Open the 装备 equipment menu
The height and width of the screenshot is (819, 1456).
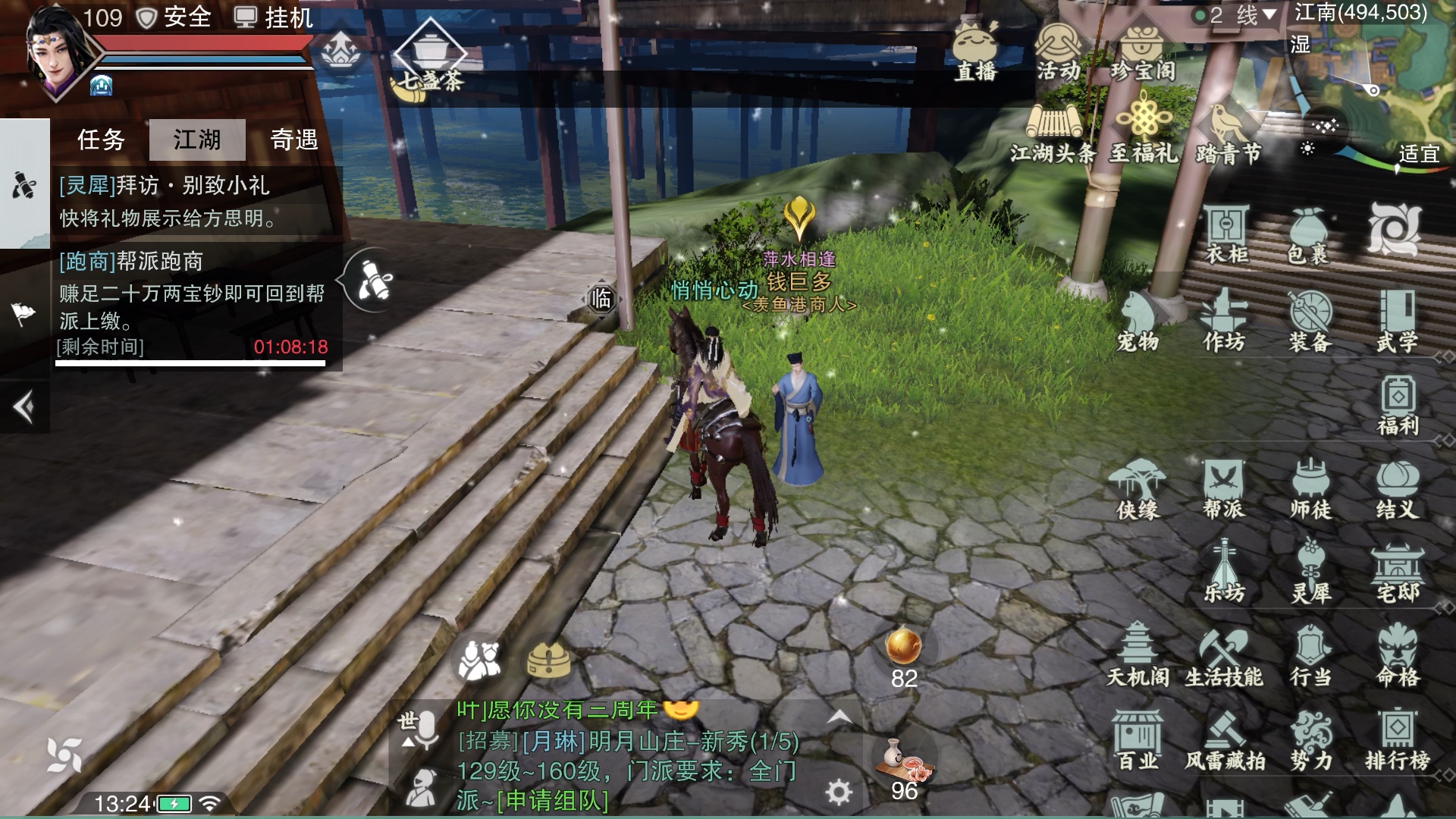[x=1310, y=322]
